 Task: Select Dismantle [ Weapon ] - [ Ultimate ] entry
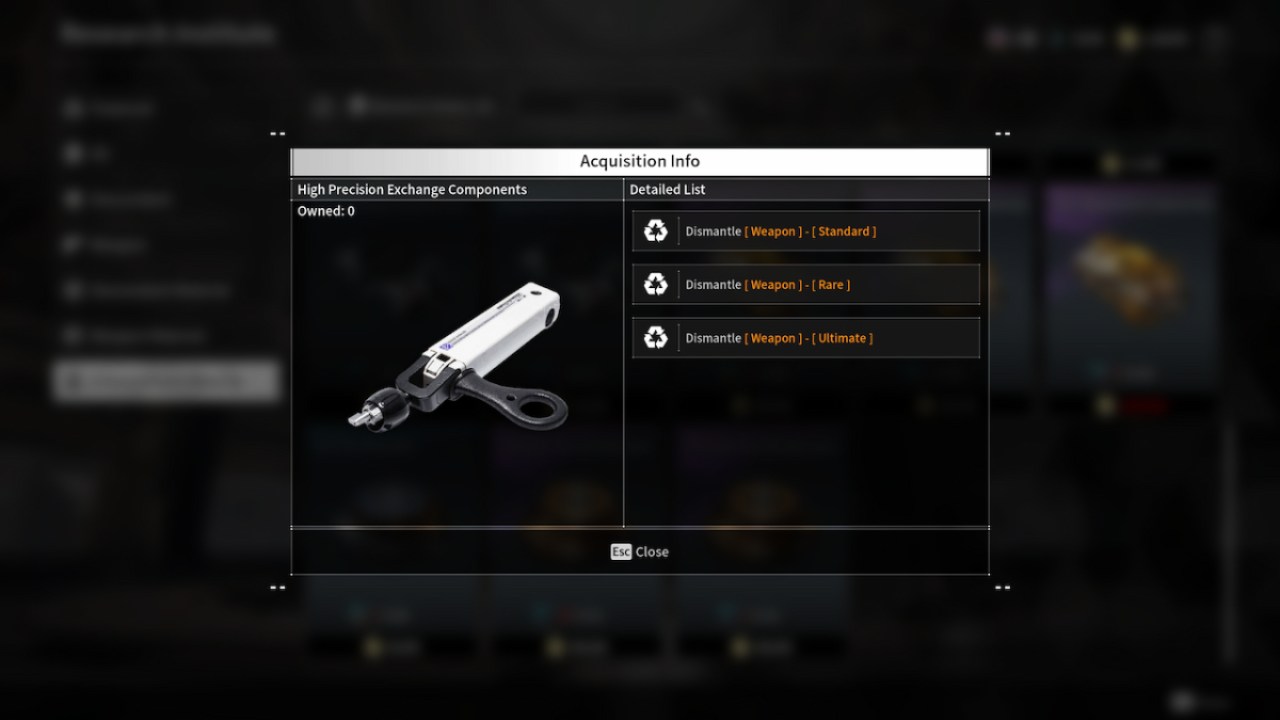coord(806,338)
